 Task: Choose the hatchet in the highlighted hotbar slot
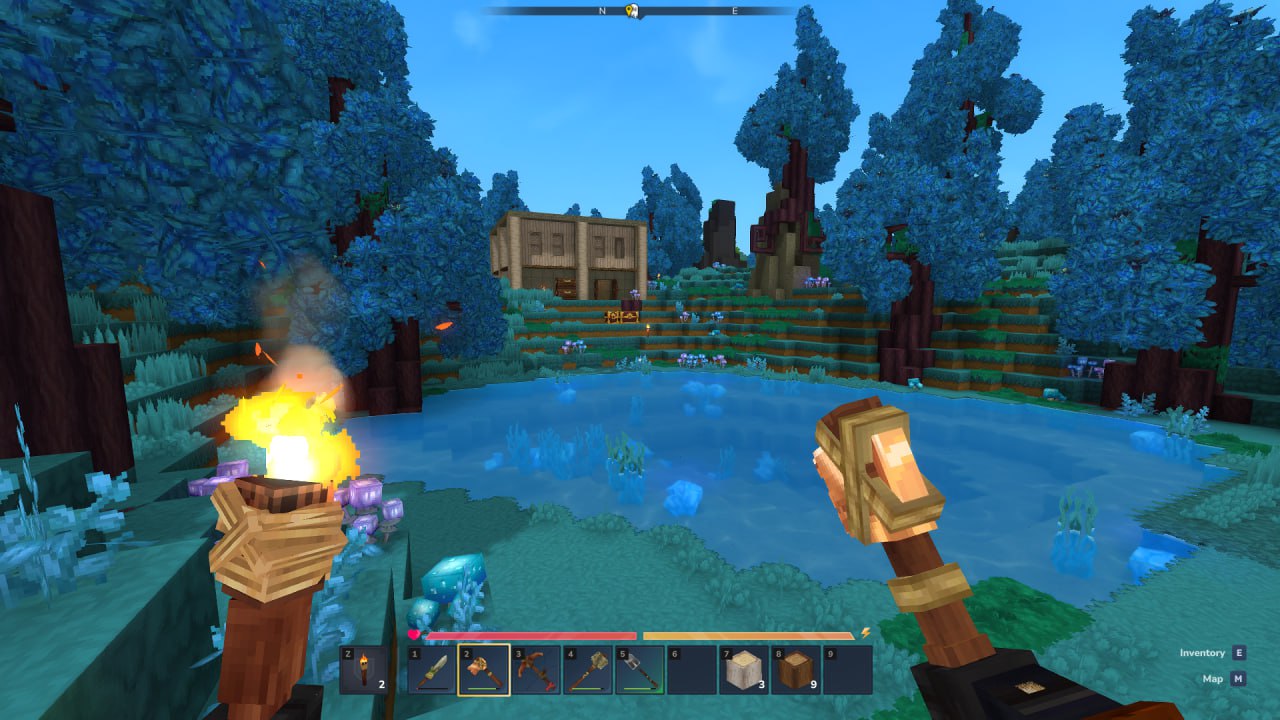[484, 670]
